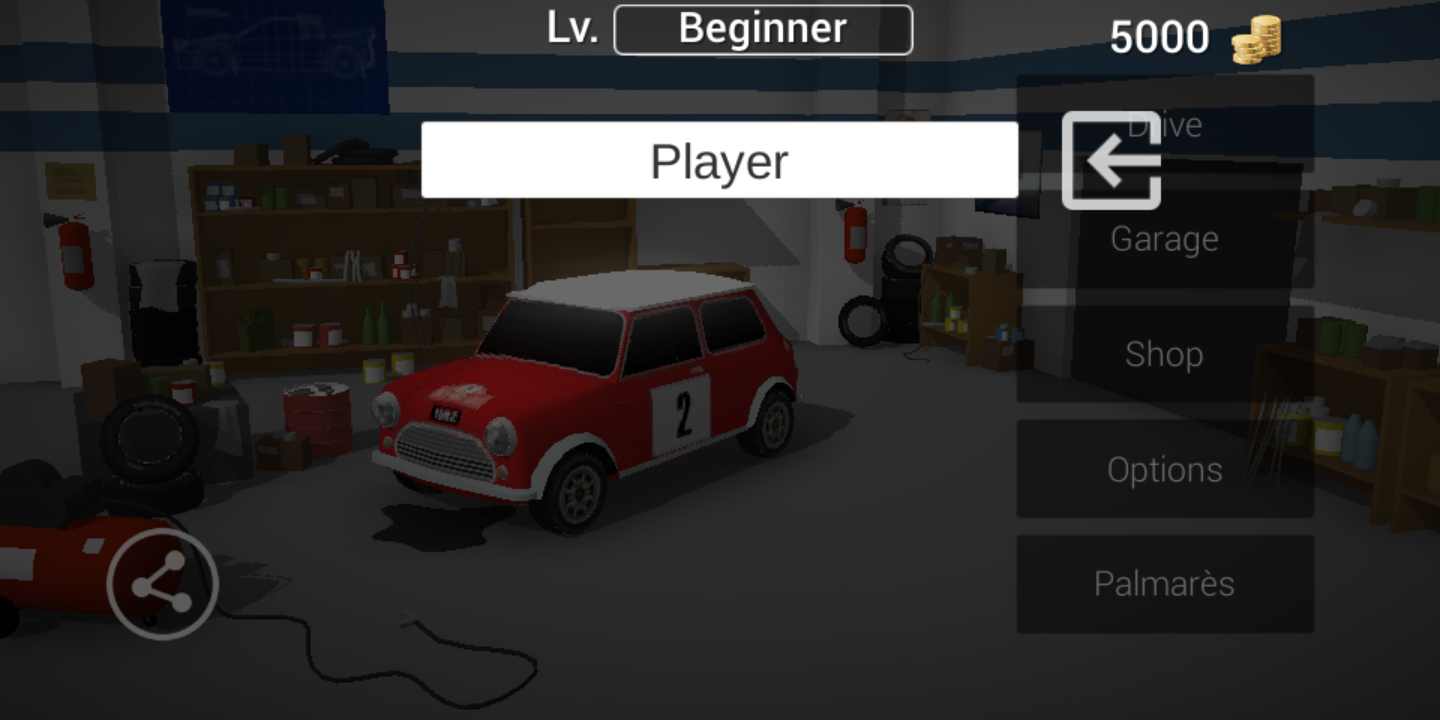Image resolution: width=1440 pixels, height=720 pixels.
Task: Tap the circular share icon
Action: tap(163, 583)
